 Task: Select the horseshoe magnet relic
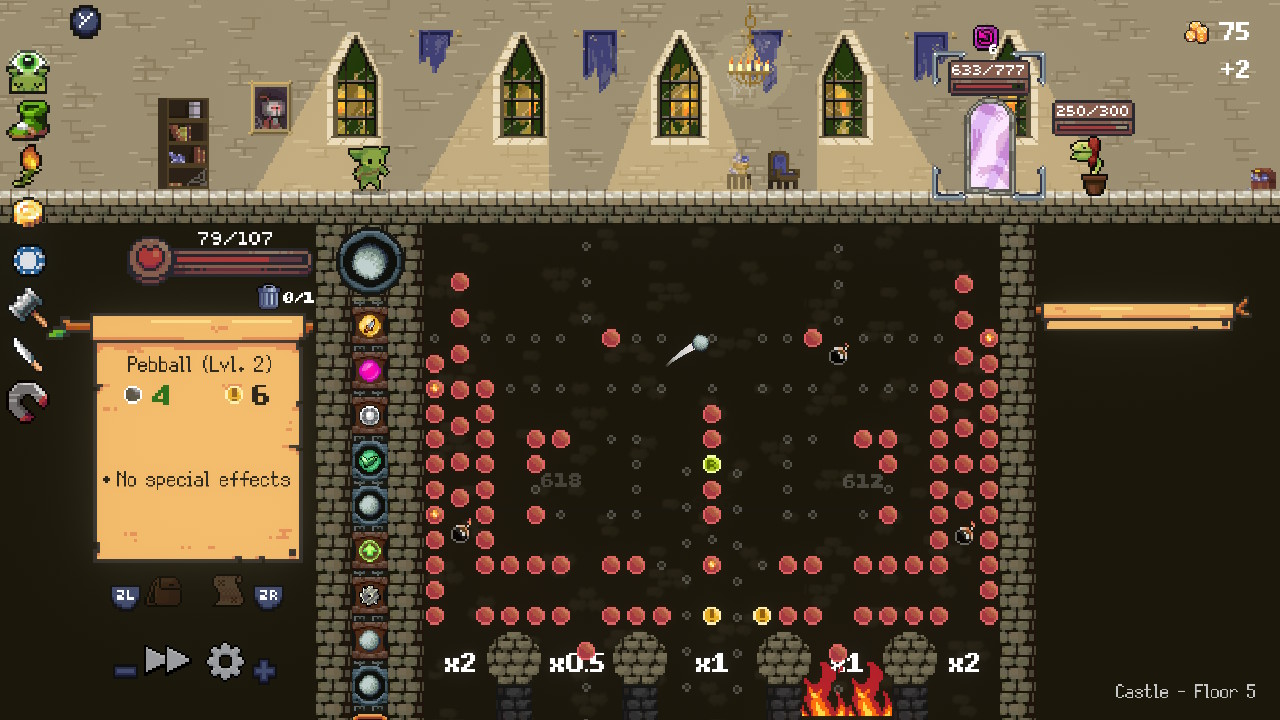click(x=28, y=402)
